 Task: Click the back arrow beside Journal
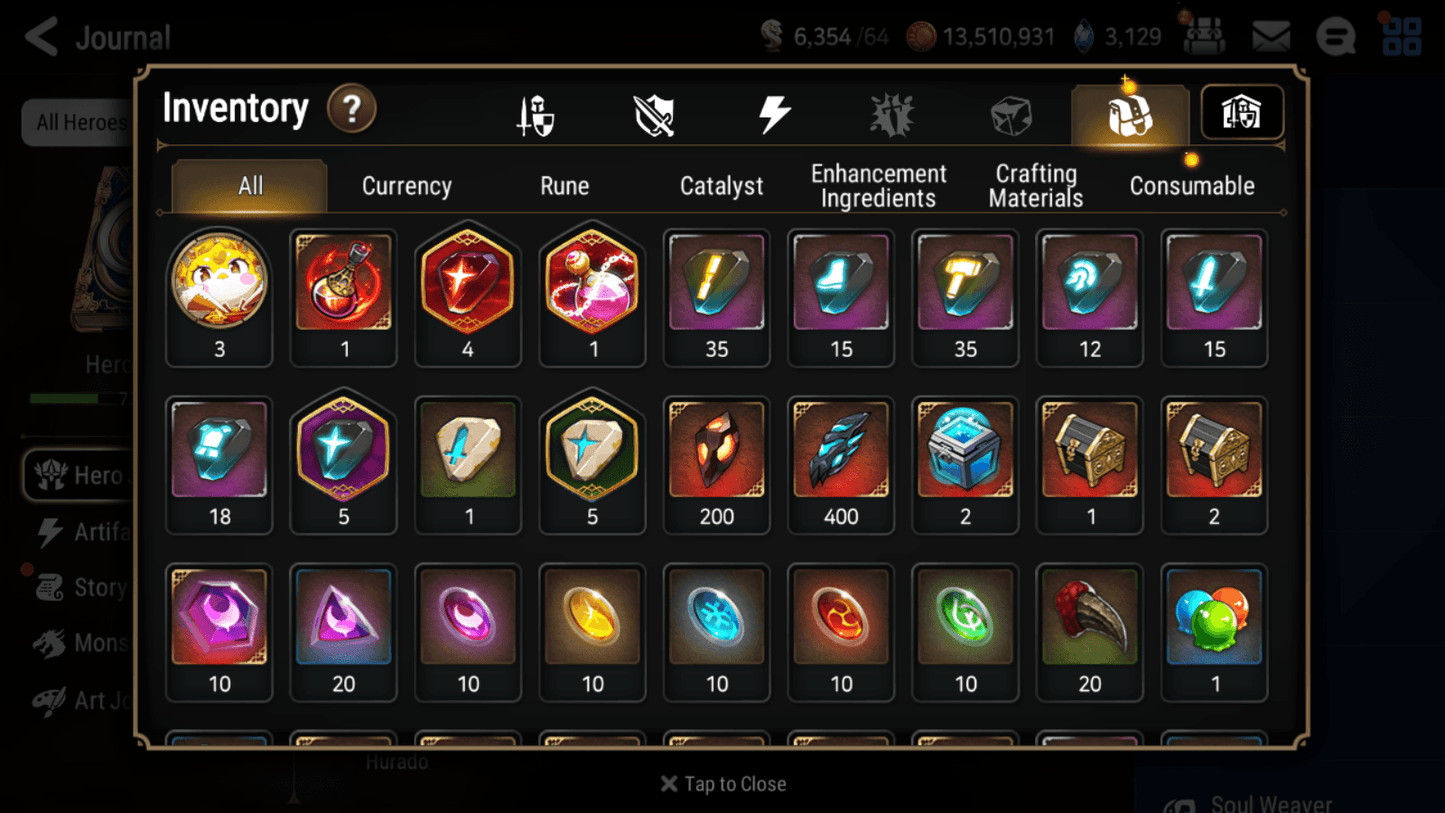click(x=40, y=36)
